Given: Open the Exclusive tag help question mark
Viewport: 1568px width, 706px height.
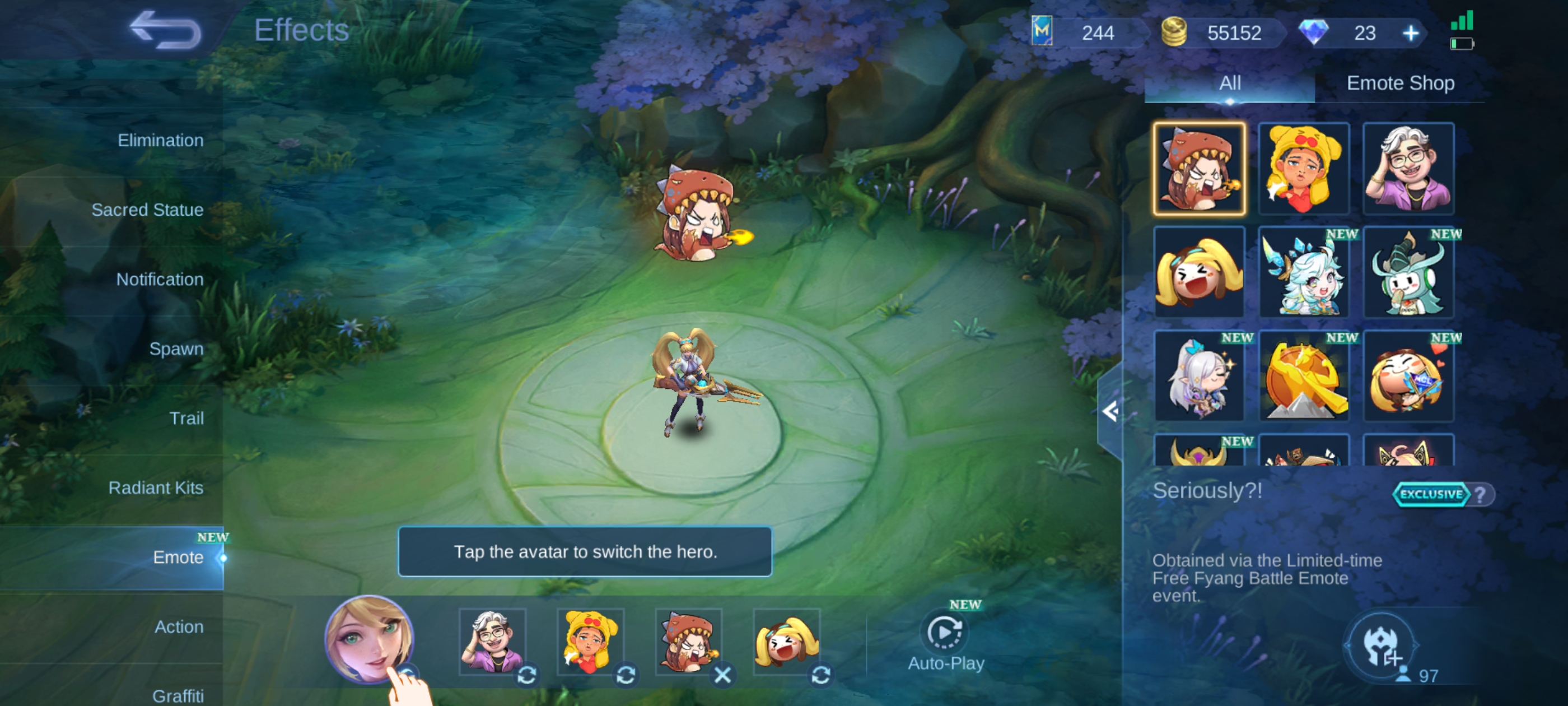Looking at the screenshot, I should coord(1480,494).
